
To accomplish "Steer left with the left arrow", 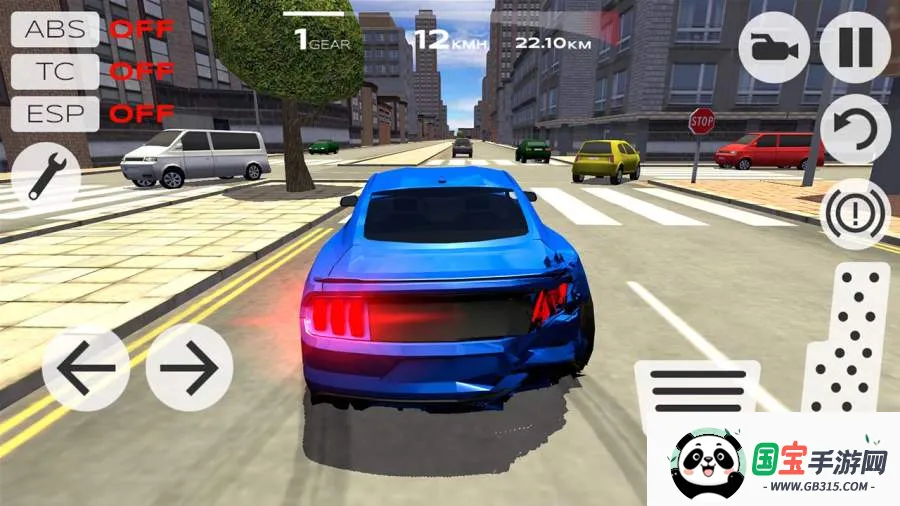I will pyautogui.click(x=85, y=367).
